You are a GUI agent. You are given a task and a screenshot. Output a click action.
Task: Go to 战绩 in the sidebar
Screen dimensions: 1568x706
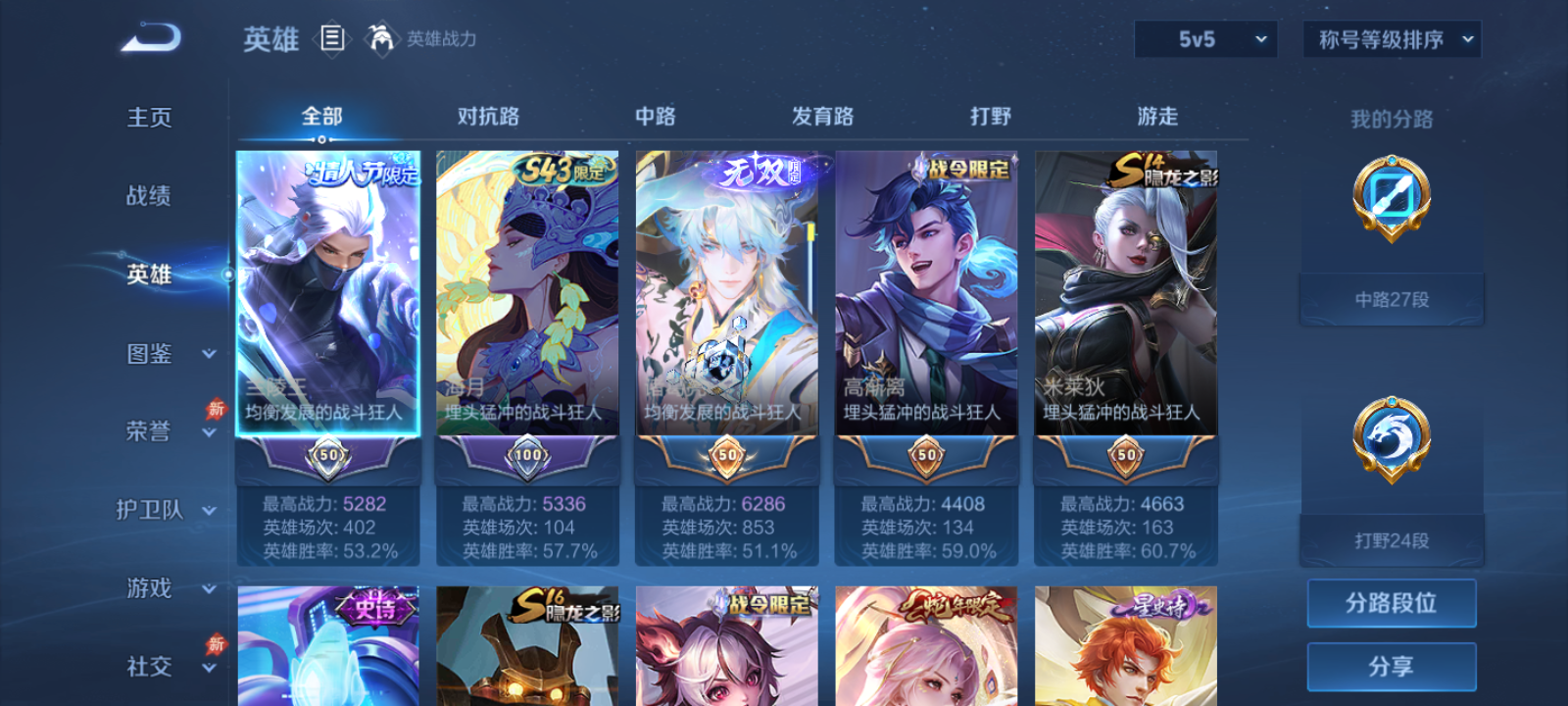click(x=148, y=197)
